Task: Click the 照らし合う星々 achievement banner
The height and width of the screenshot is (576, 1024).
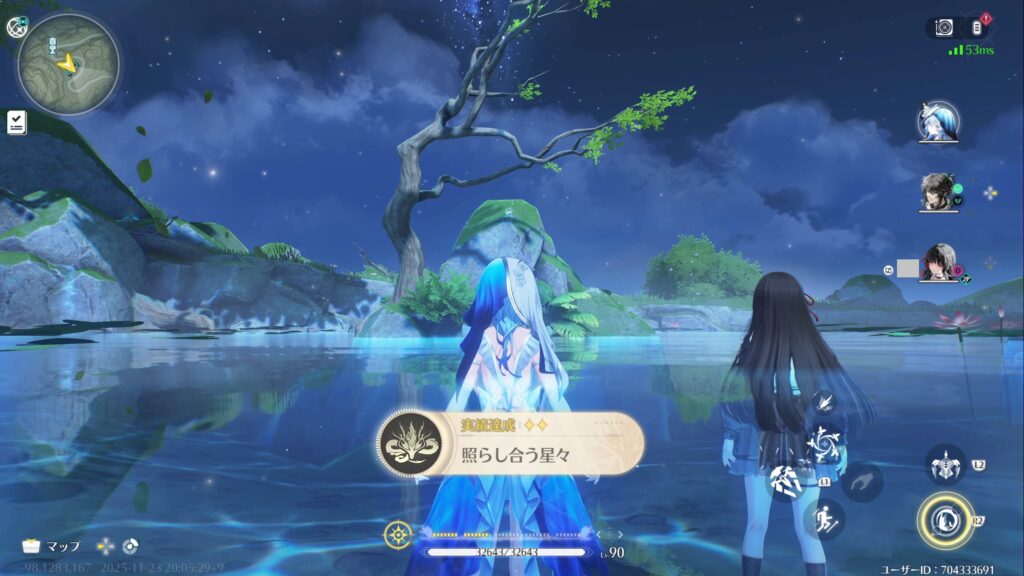Action: point(510,443)
